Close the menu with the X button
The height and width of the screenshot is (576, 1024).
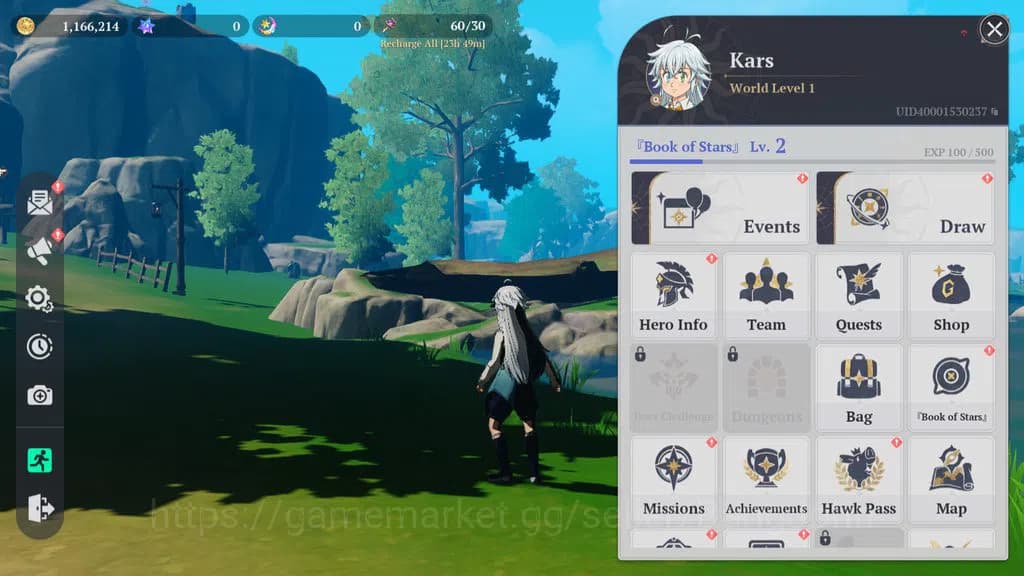(x=994, y=30)
